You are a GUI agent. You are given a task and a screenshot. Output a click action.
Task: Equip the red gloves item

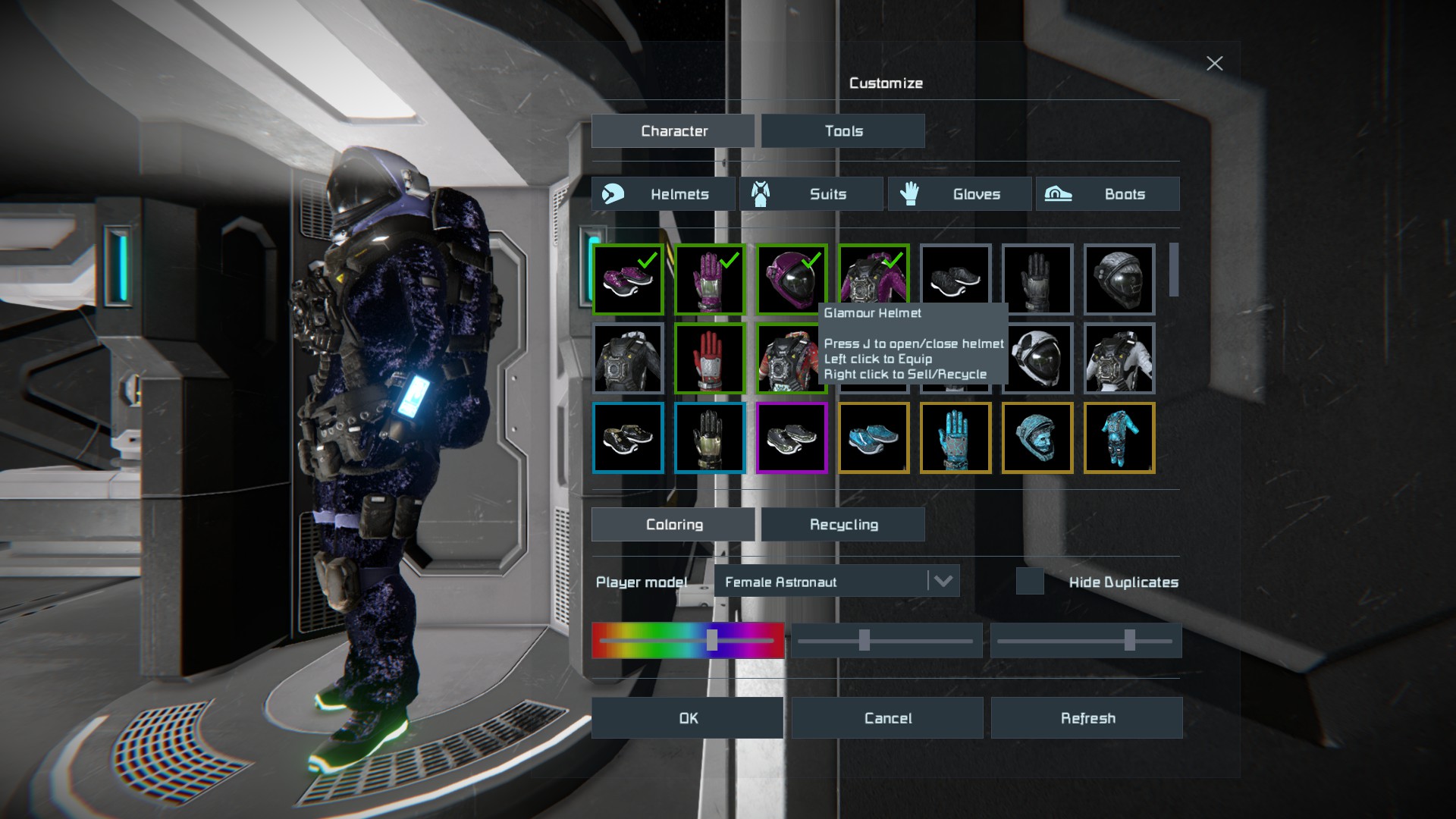(x=710, y=359)
